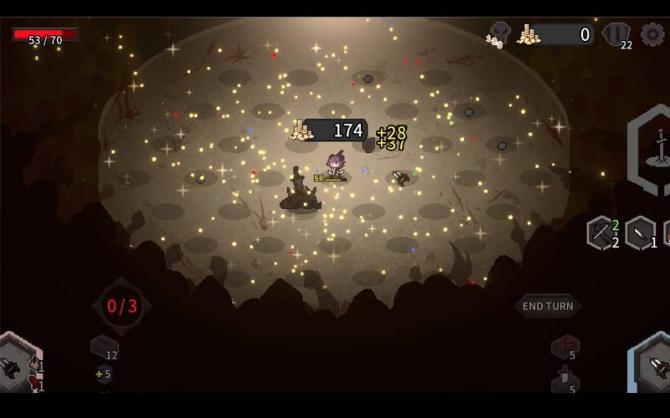Open the bag icon showing 22
This screenshot has height=418, width=670.
pyautogui.click(x=618, y=35)
